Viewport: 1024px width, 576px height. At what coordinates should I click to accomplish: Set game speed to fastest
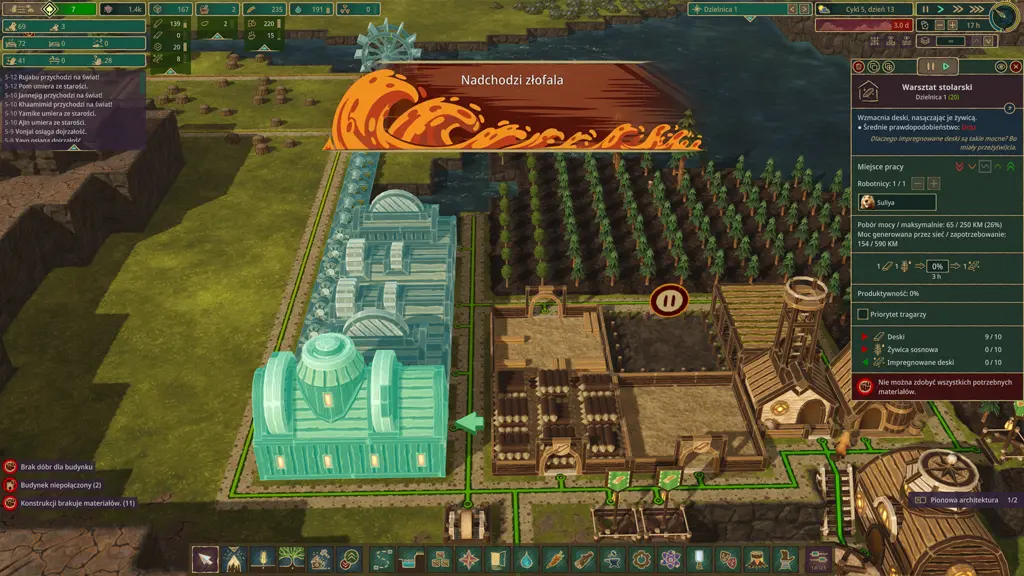pos(977,9)
